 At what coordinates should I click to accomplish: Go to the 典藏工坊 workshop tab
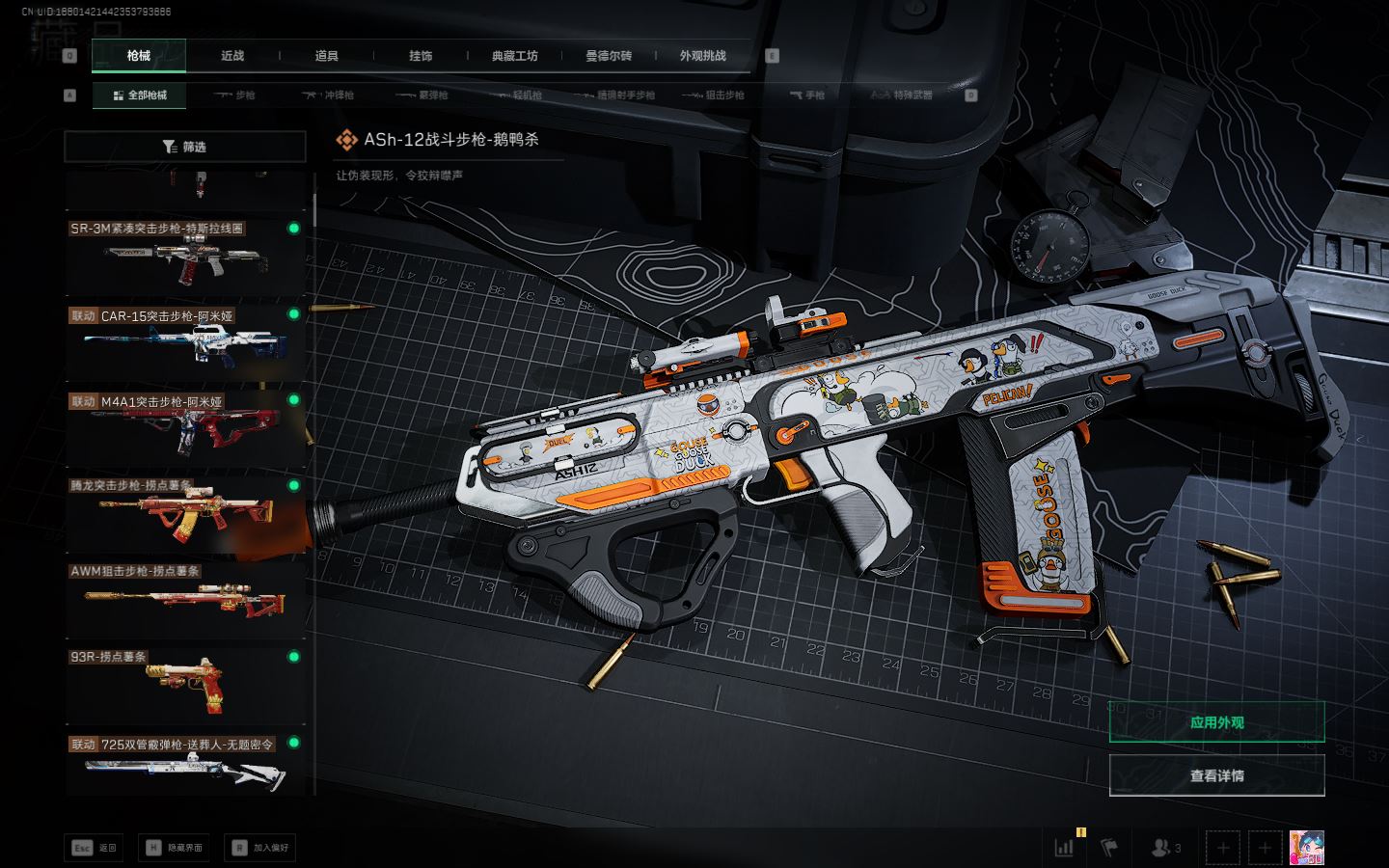click(515, 56)
